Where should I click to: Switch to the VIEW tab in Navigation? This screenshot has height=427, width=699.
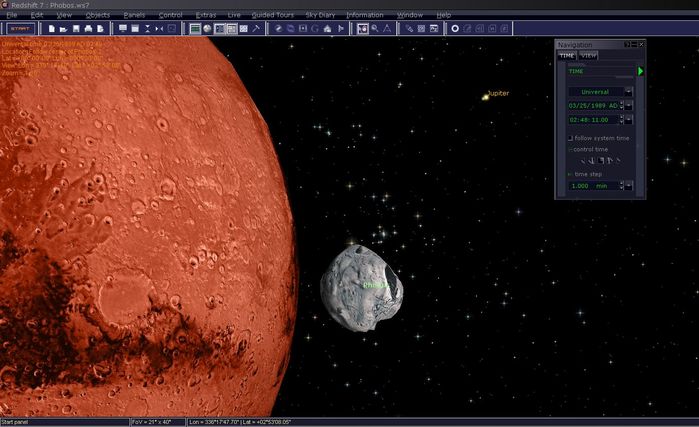pyautogui.click(x=588, y=56)
